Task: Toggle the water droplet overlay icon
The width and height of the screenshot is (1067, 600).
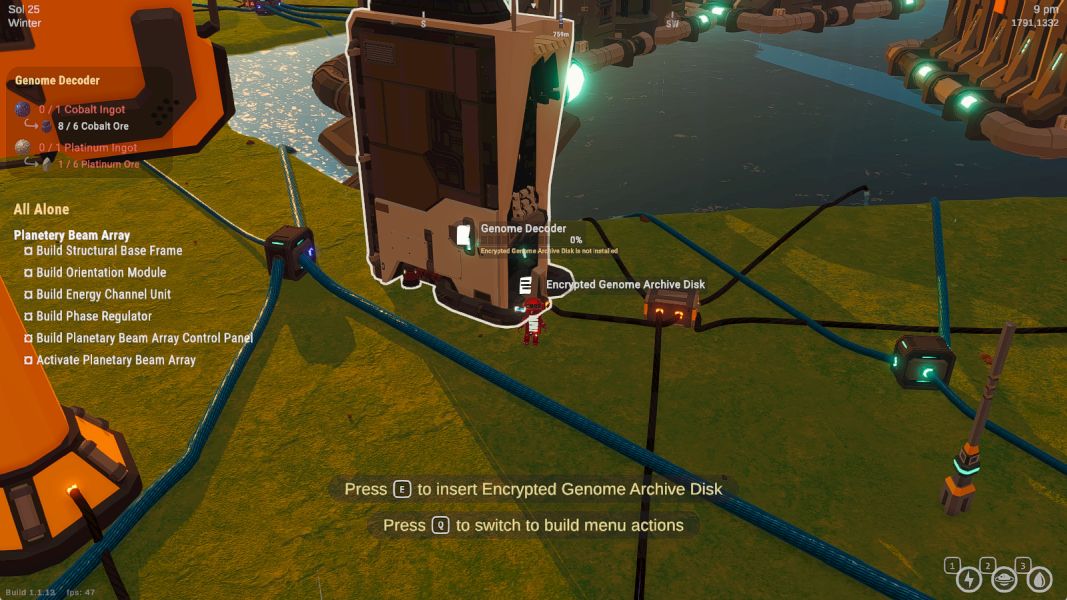Action: point(1039,579)
